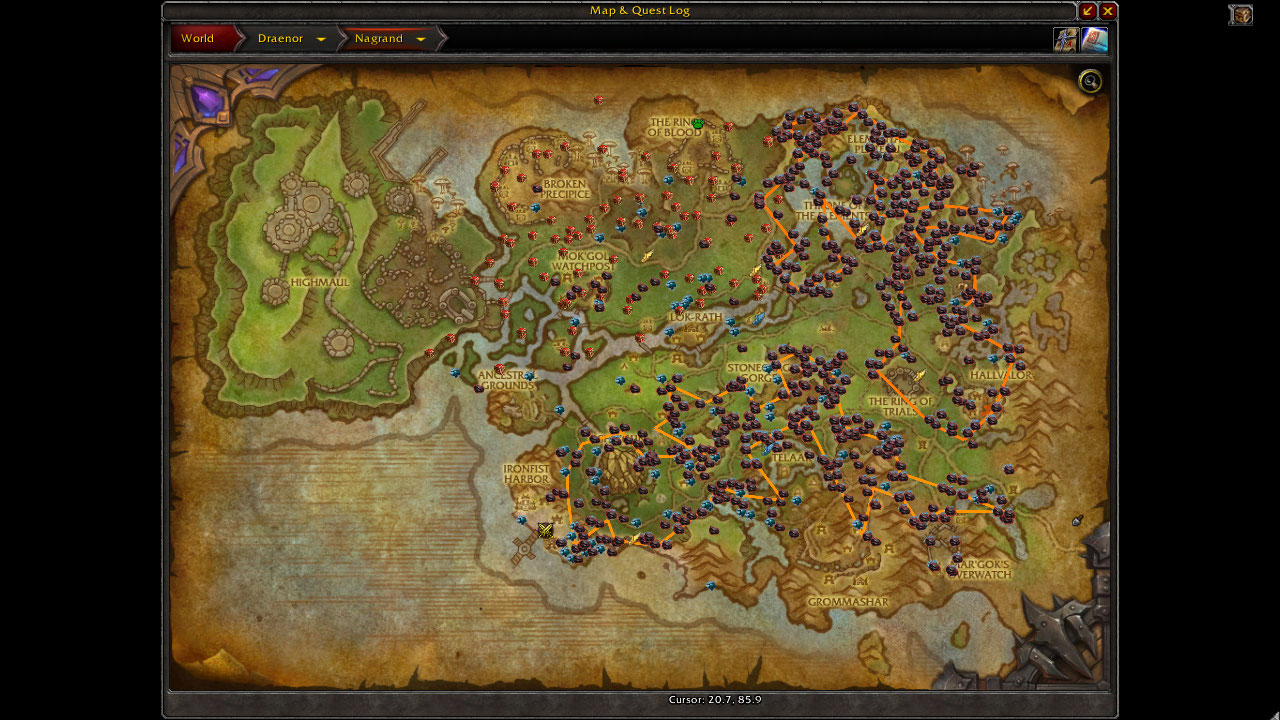Minimize the map with the arrow button
Viewport: 1280px width, 720px height.
(x=1088, y=11)
